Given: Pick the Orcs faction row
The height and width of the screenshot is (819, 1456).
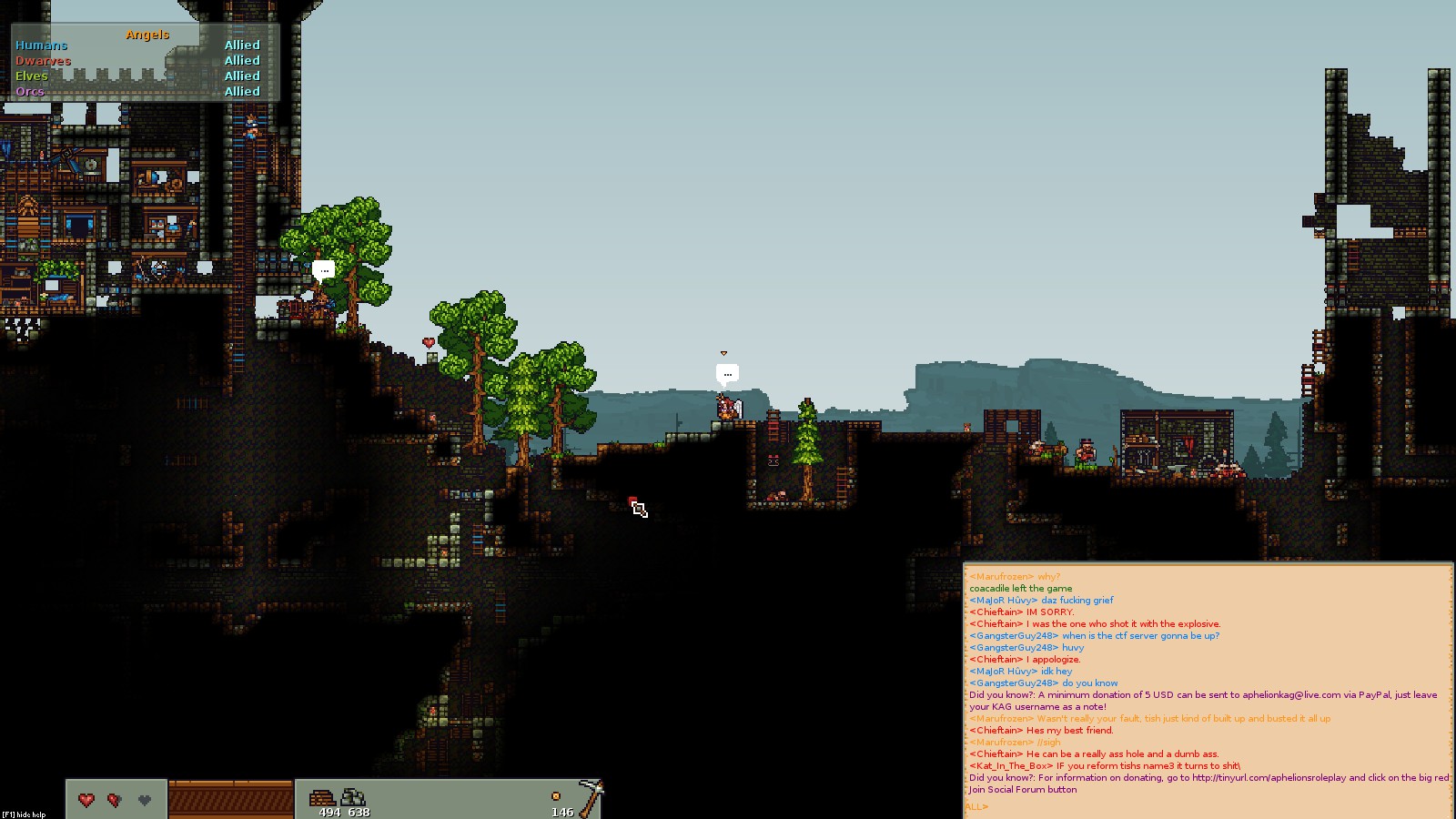Looking at the screenshot, I should tap(30, 92).
